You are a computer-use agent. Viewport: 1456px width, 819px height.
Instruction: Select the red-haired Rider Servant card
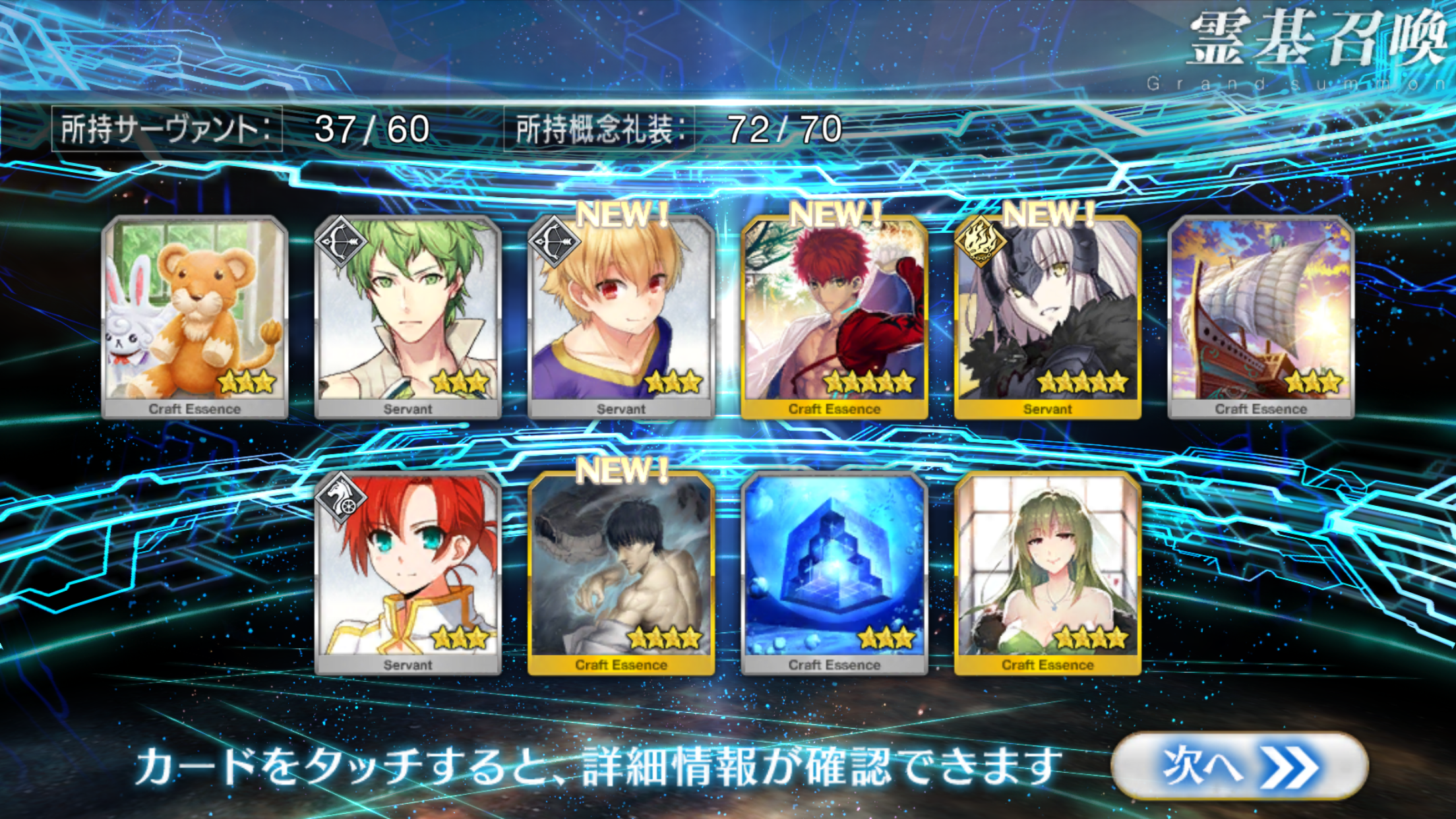click(408, 572)
